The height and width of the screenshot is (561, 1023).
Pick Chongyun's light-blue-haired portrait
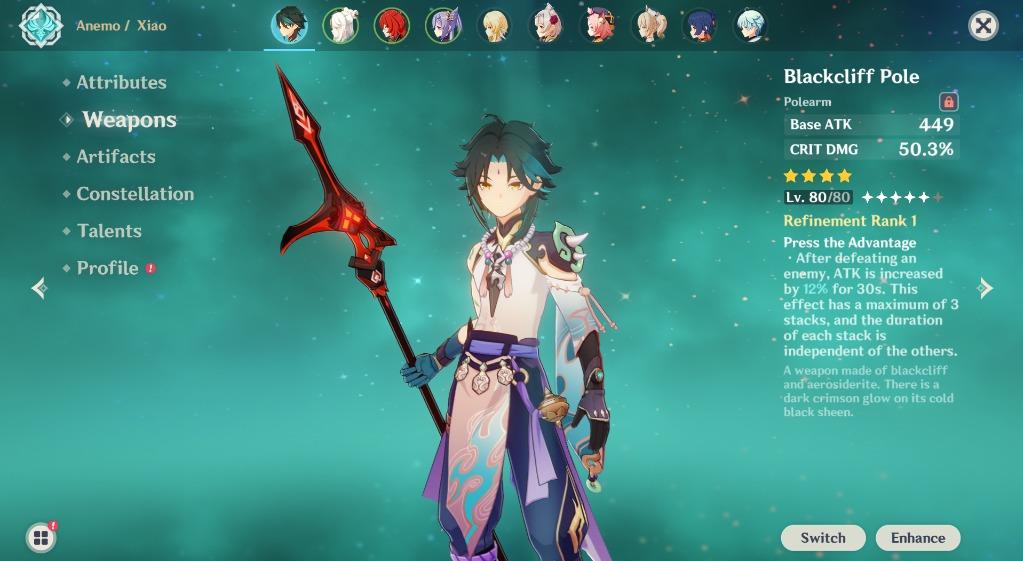click(750, 26)
